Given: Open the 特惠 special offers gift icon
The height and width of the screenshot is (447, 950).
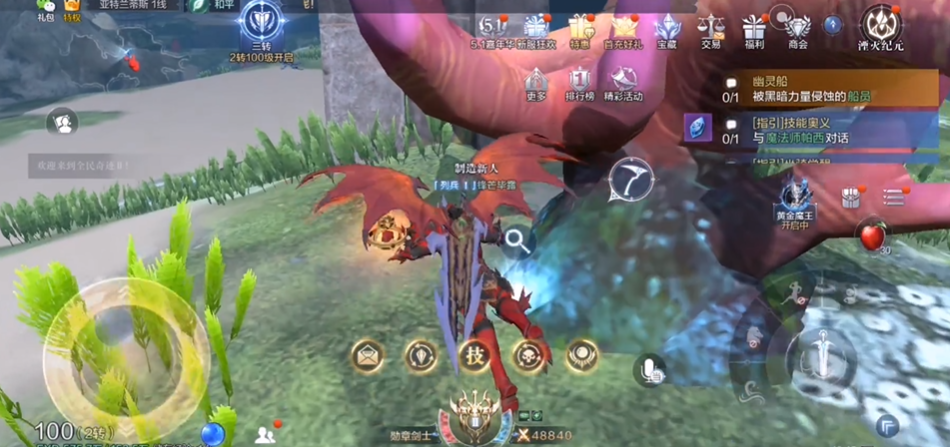Looking at the screenshot, I should click(580, 28).
